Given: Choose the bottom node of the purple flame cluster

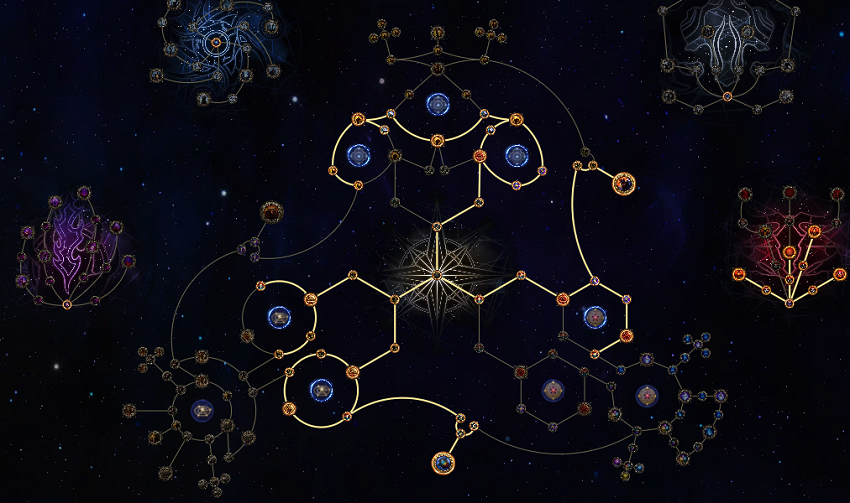Looking at the screenshot, I should pyautogui.click(x=67, y=304).
